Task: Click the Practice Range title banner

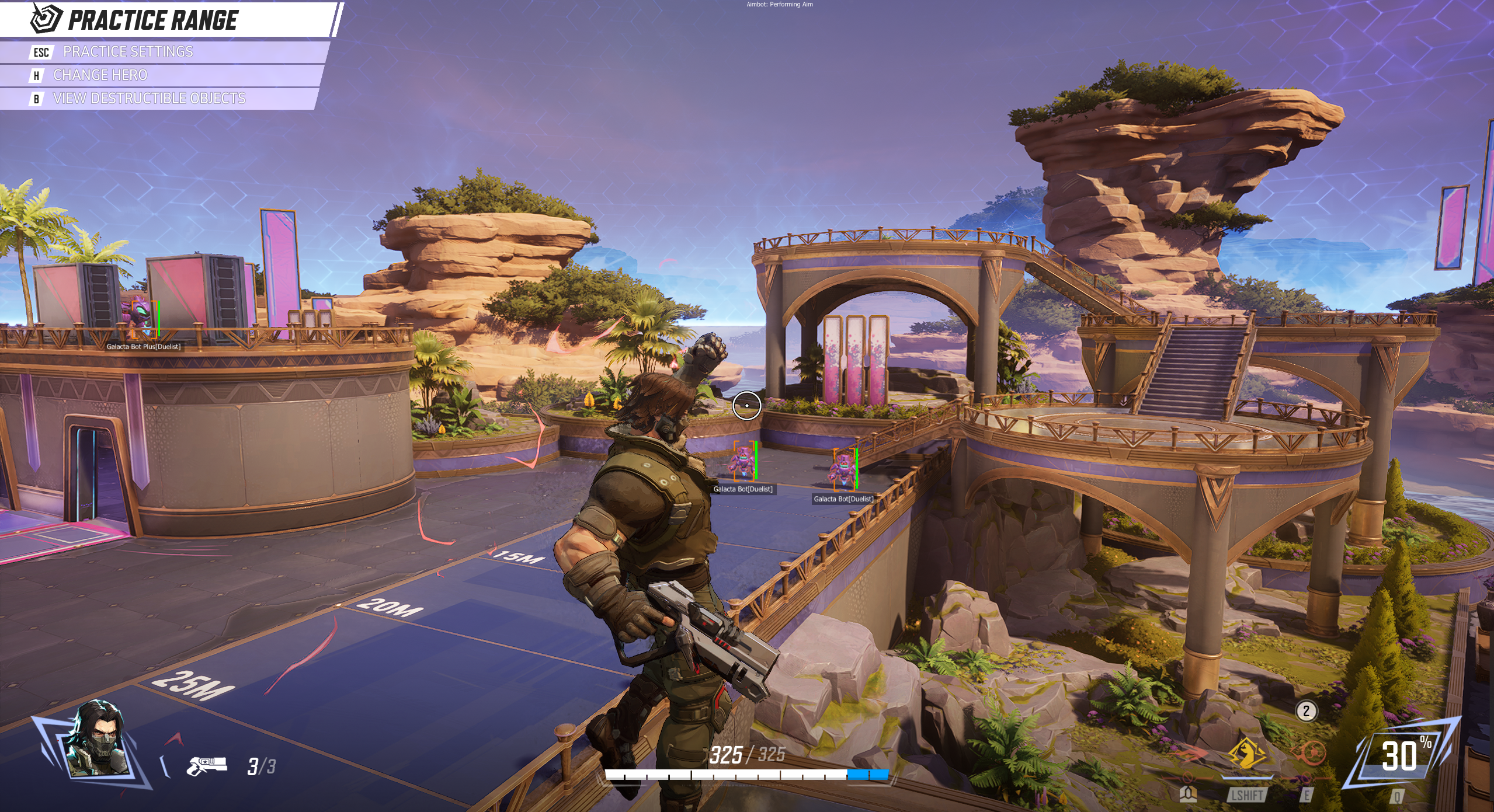Action: coord(152,20)
